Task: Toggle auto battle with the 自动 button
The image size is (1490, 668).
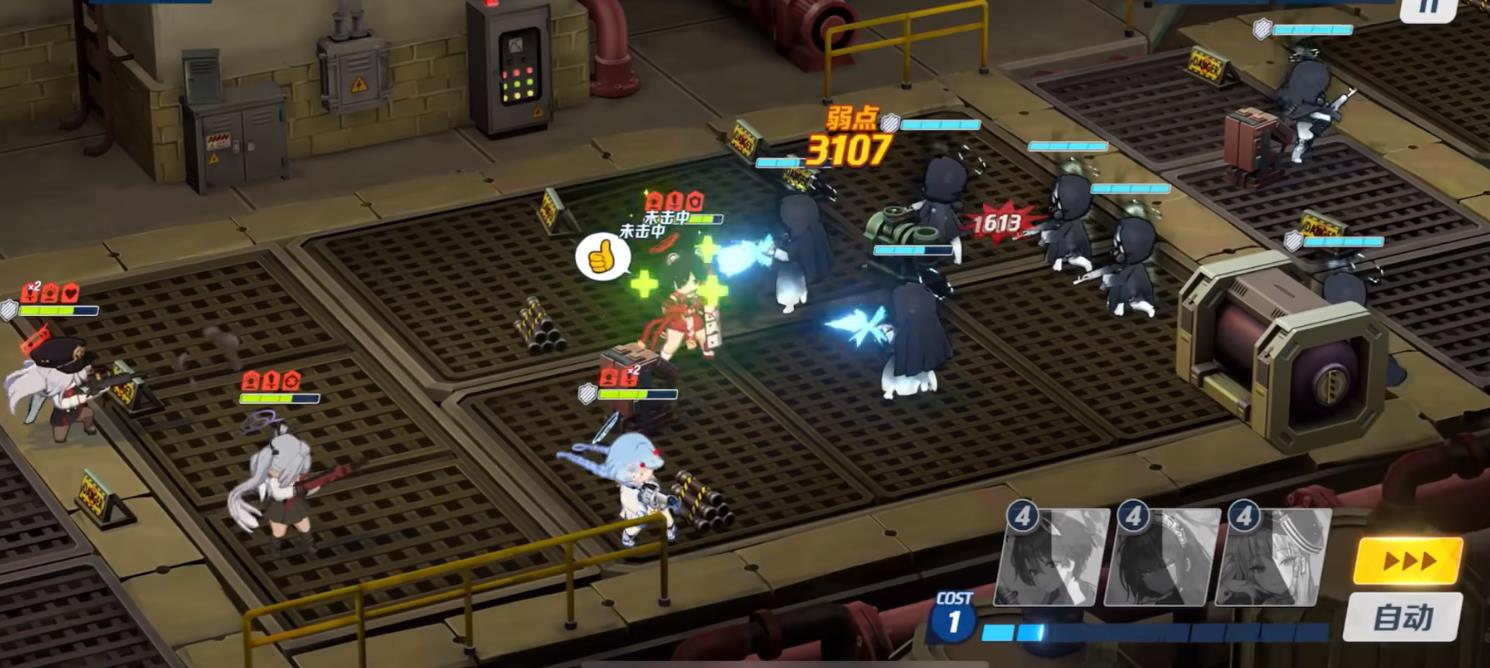Action: point(1403,617)
